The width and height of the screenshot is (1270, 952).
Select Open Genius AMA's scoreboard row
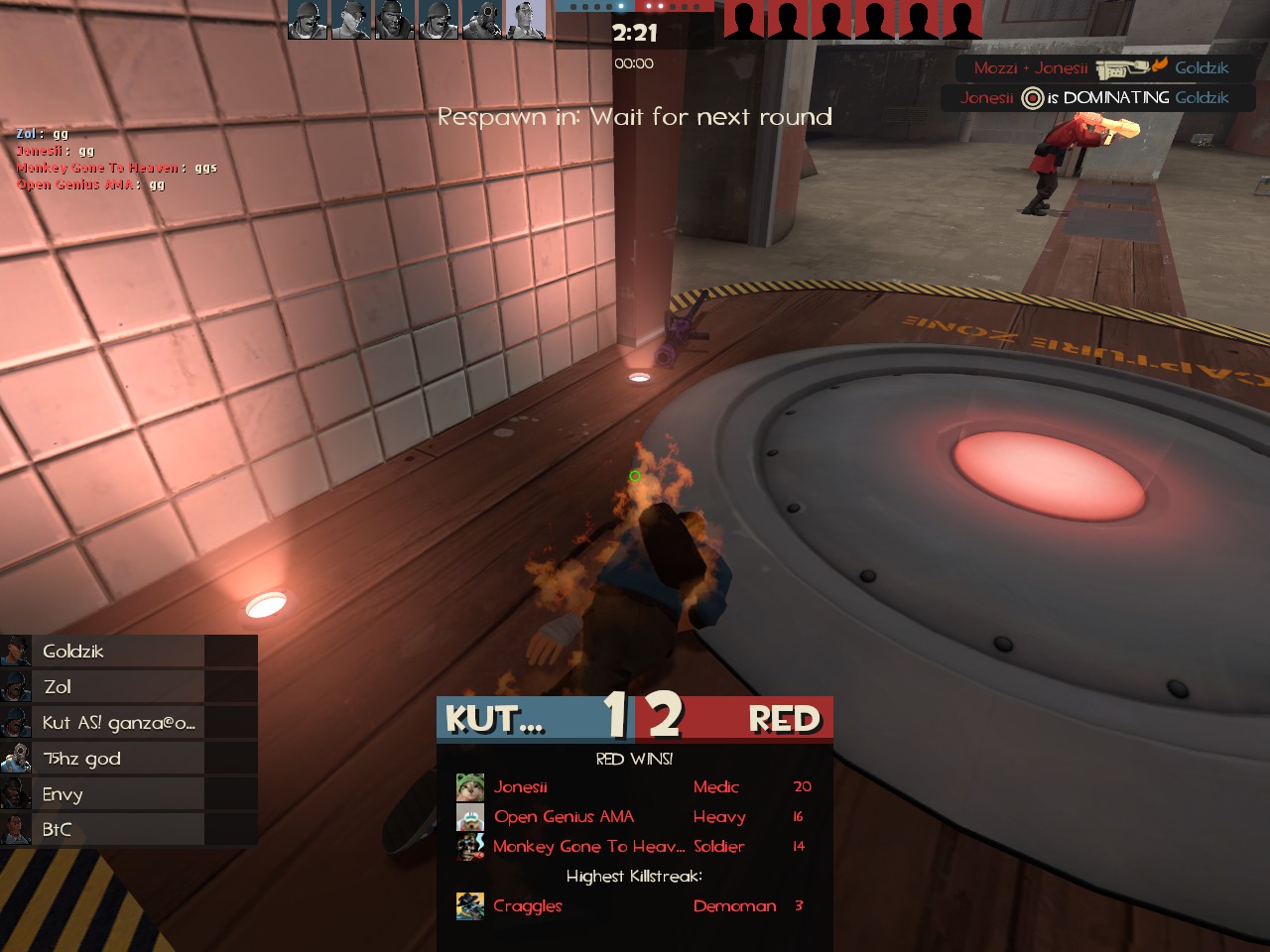[x=635, y=817]
